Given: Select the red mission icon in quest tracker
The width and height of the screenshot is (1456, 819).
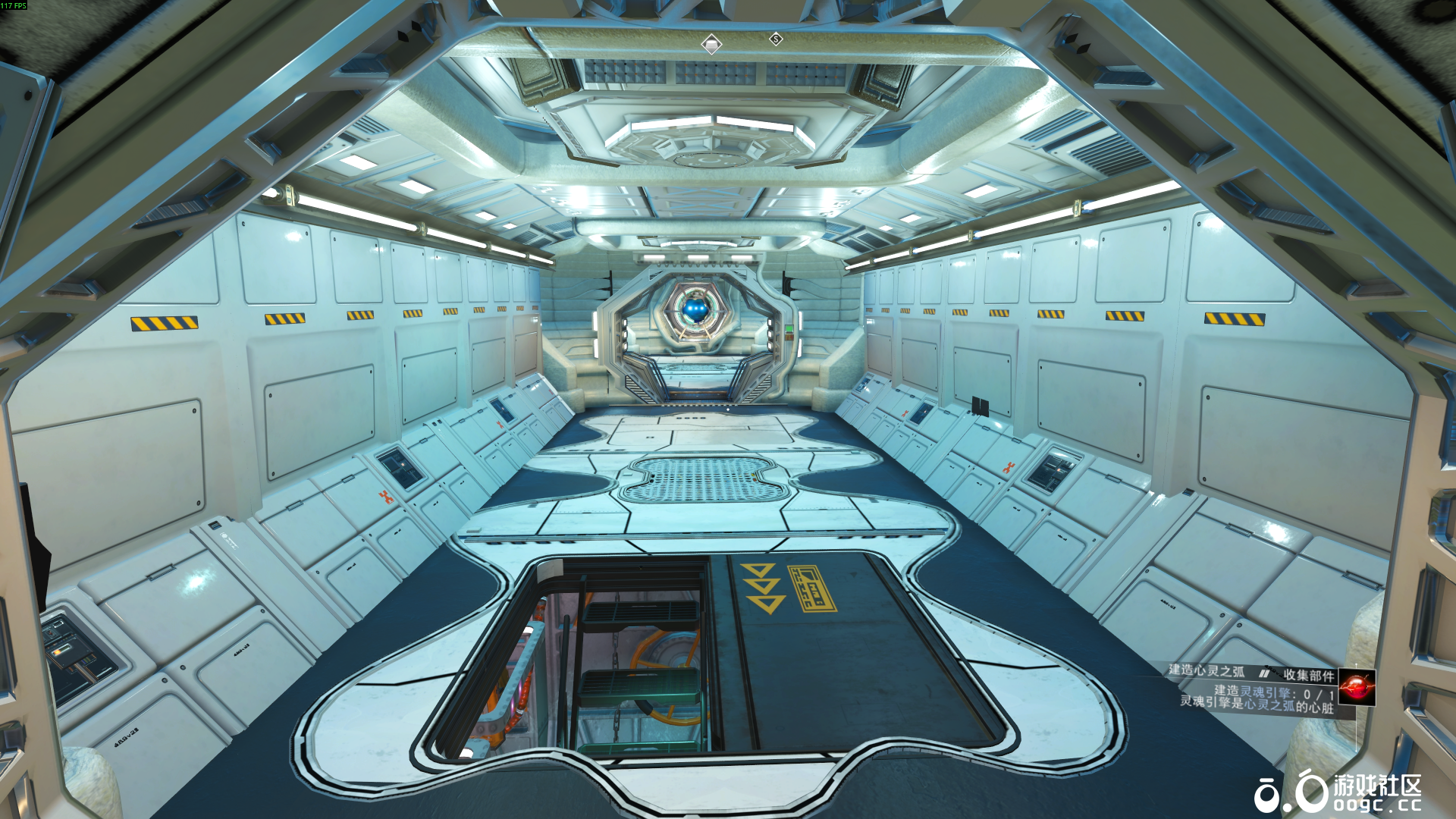Looking at the screenshot, I should point(1357,687).
